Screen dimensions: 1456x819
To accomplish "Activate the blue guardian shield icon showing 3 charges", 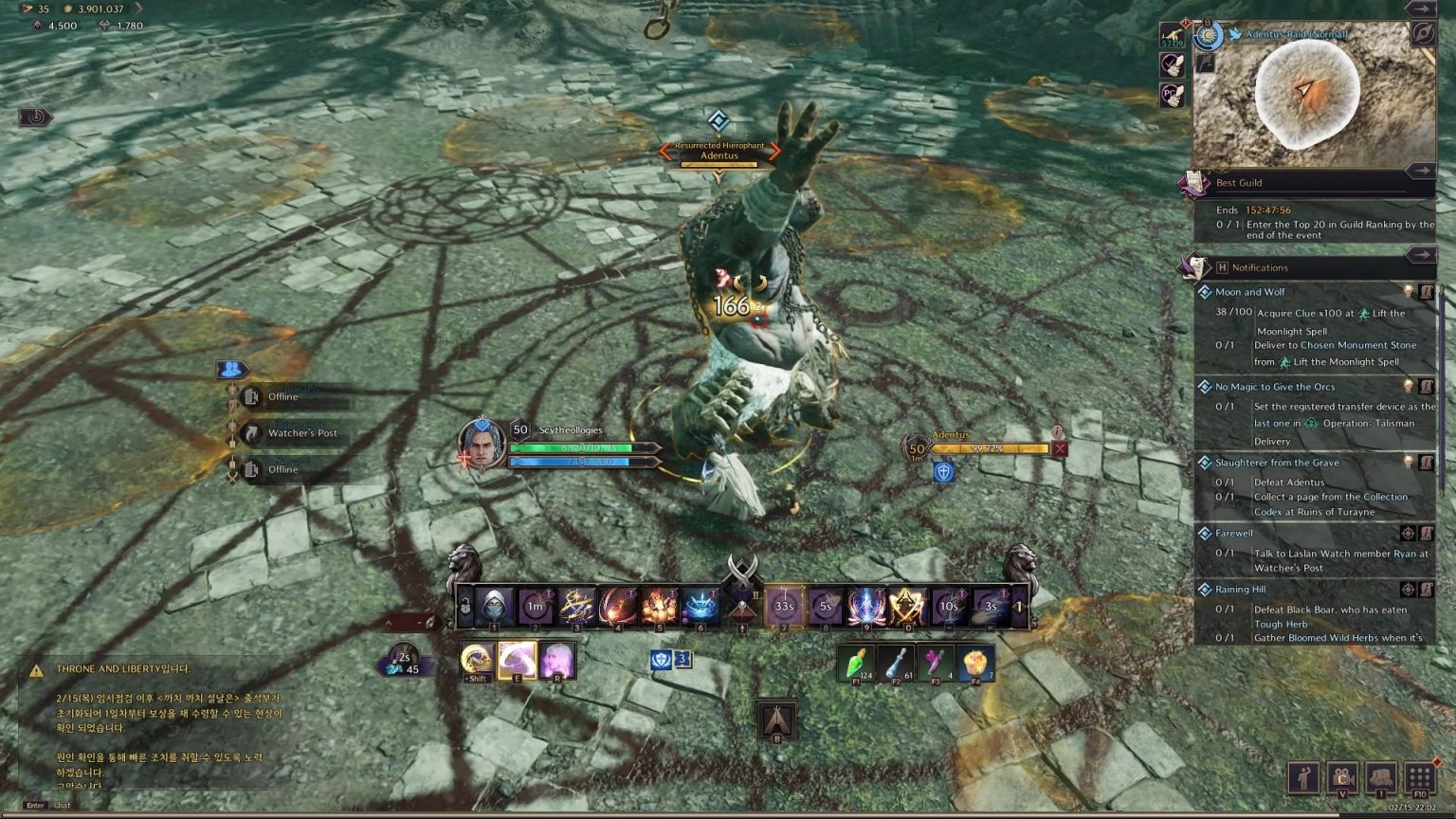I will [661, 661].
